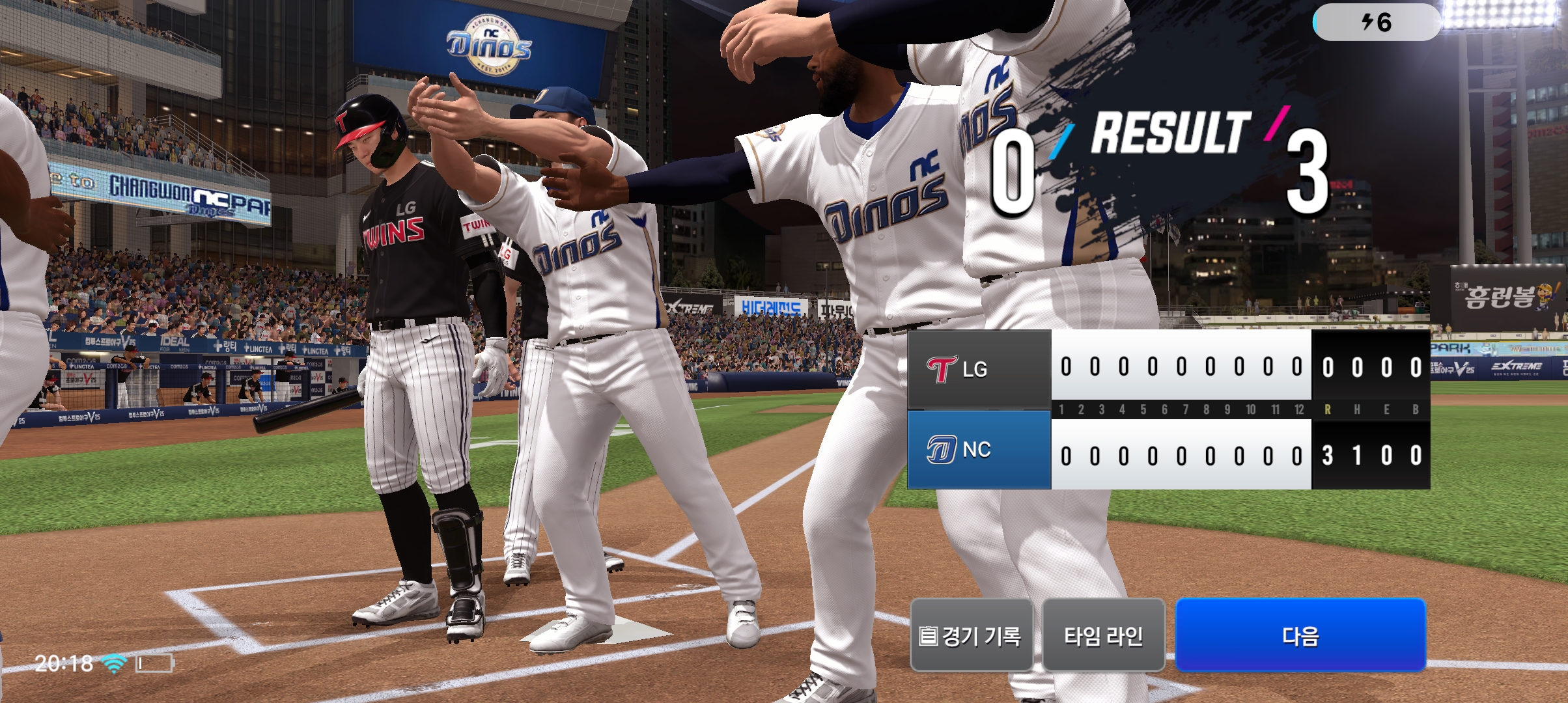Image resolution: width=1568 pixels, height=703 pixels.
Task: Open the 경기 기록 game record
Action: click(x=971, y=635)
